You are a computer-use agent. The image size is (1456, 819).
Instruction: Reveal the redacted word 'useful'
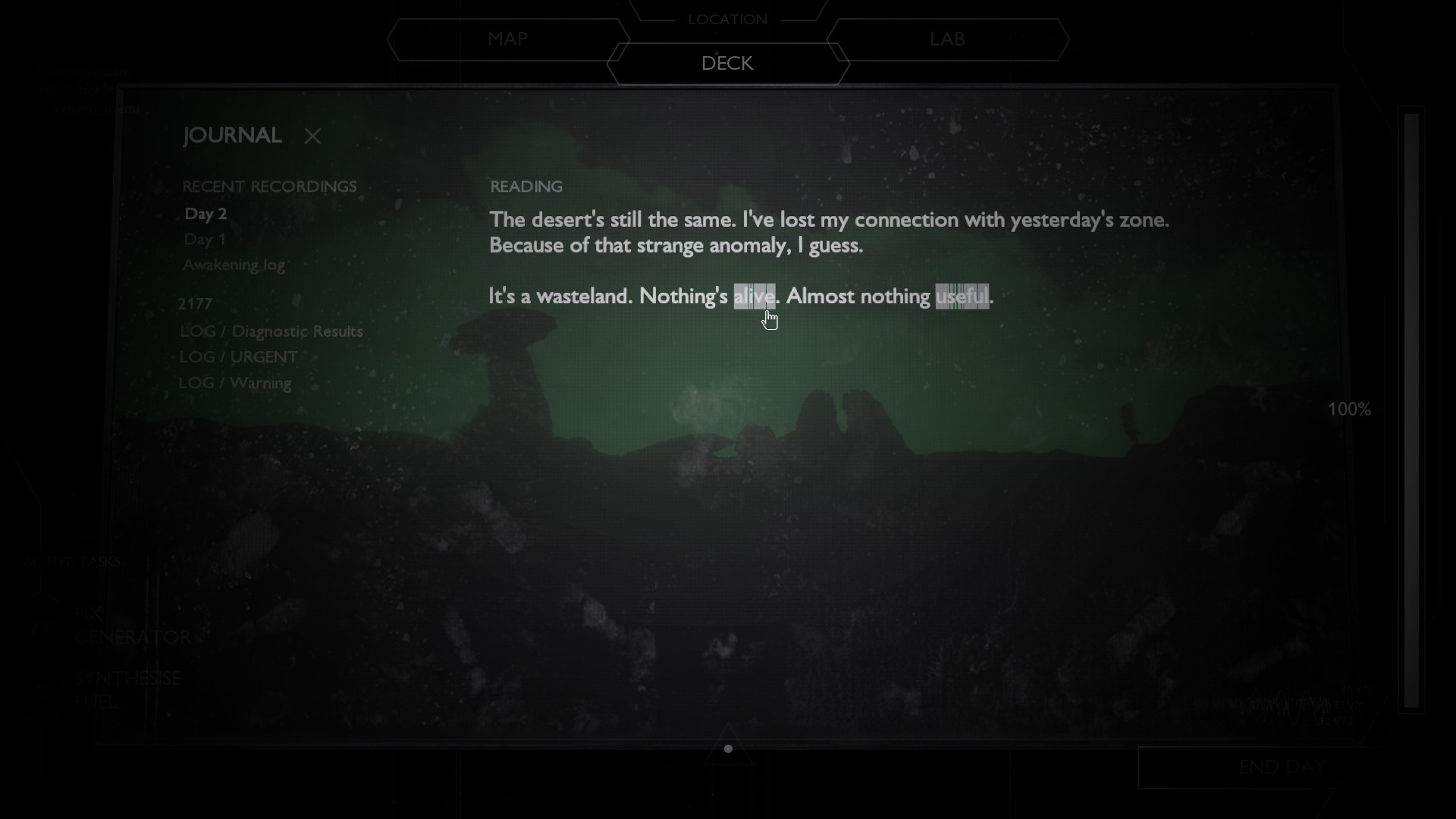click(962, 296)
